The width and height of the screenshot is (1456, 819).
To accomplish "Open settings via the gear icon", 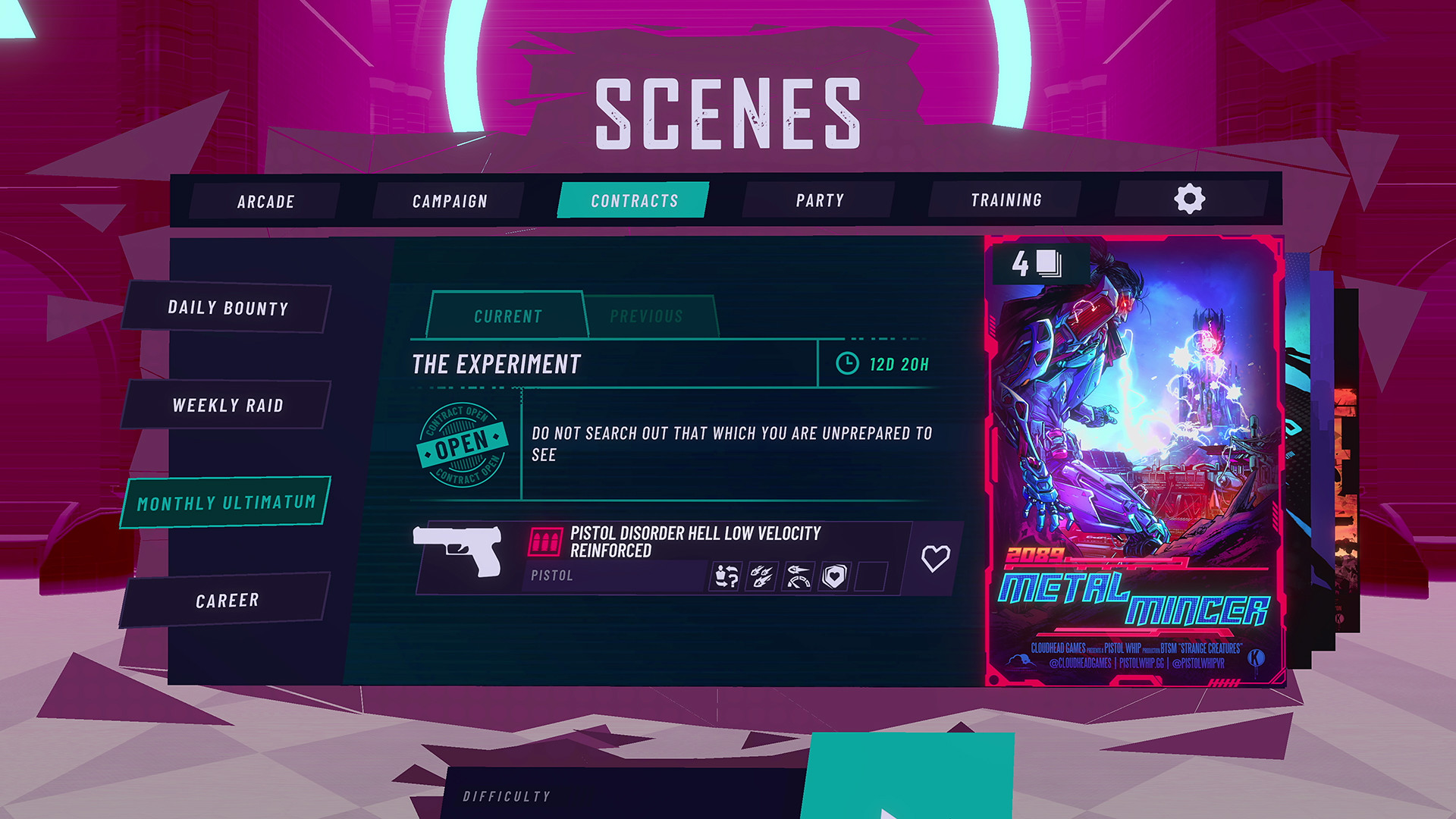I will point(1189,199).
